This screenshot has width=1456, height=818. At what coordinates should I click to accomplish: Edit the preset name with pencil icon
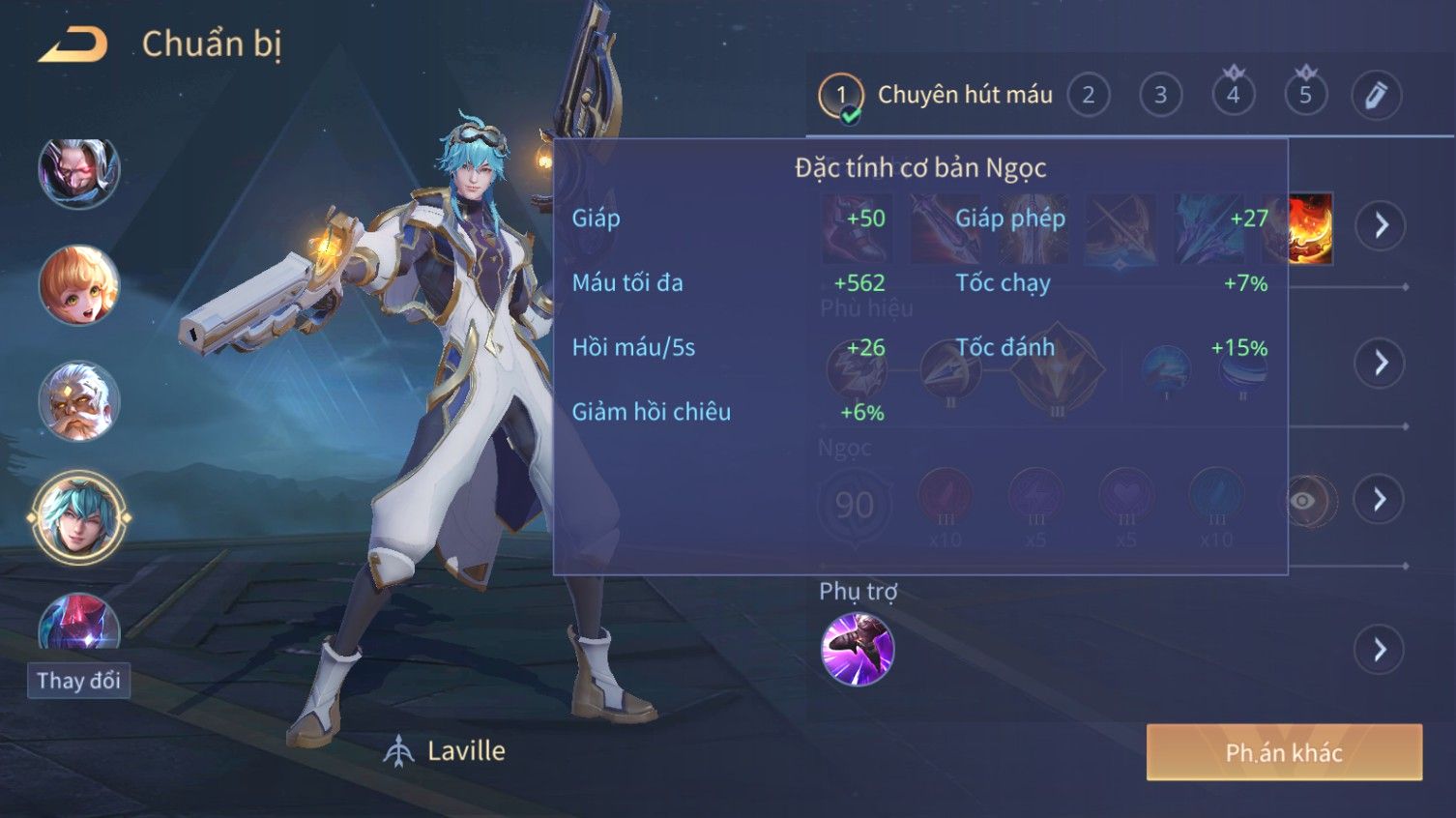click(x=1376, y=96)
